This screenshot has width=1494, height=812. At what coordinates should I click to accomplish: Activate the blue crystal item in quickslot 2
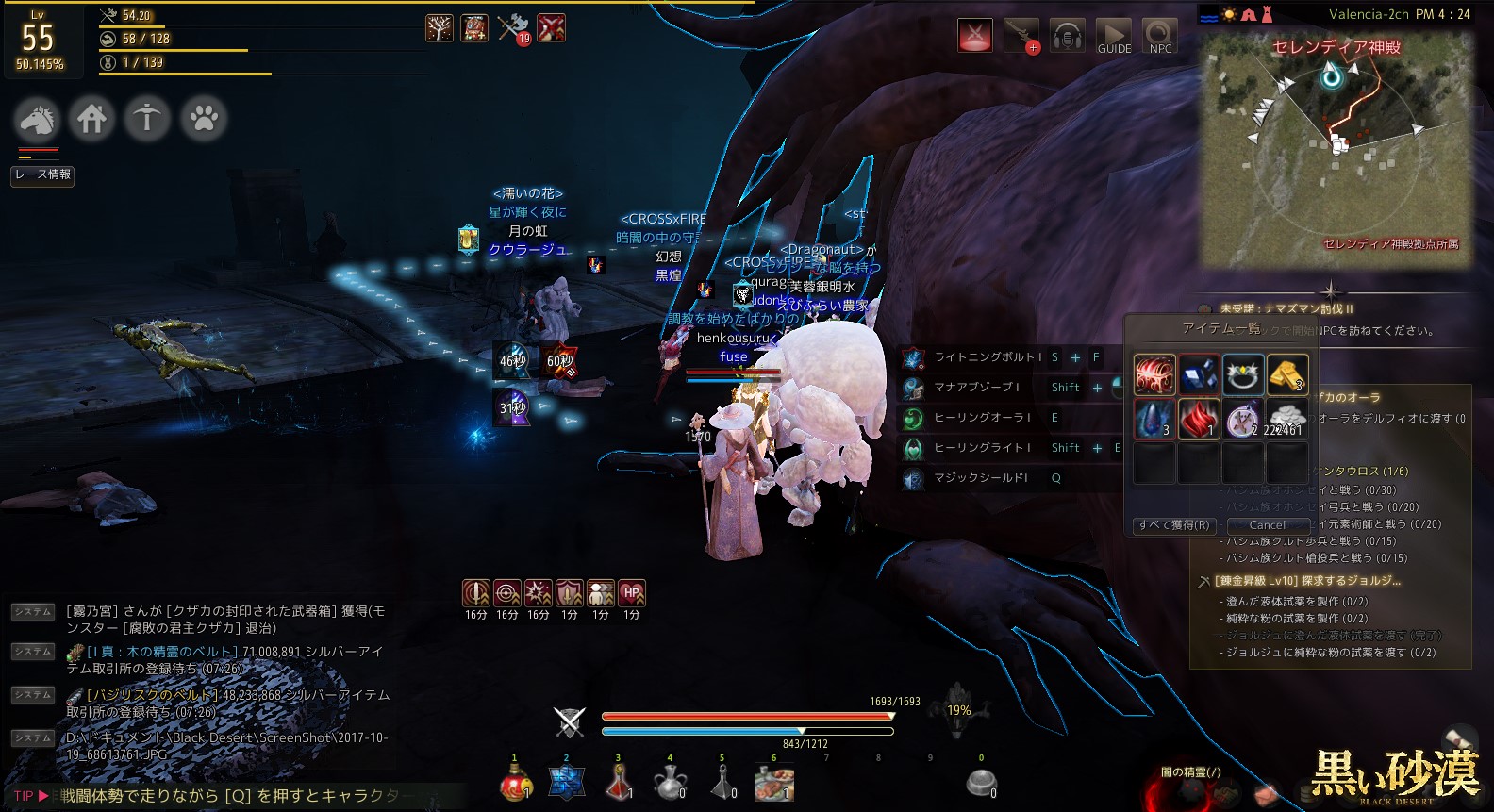tap(567, 783)
